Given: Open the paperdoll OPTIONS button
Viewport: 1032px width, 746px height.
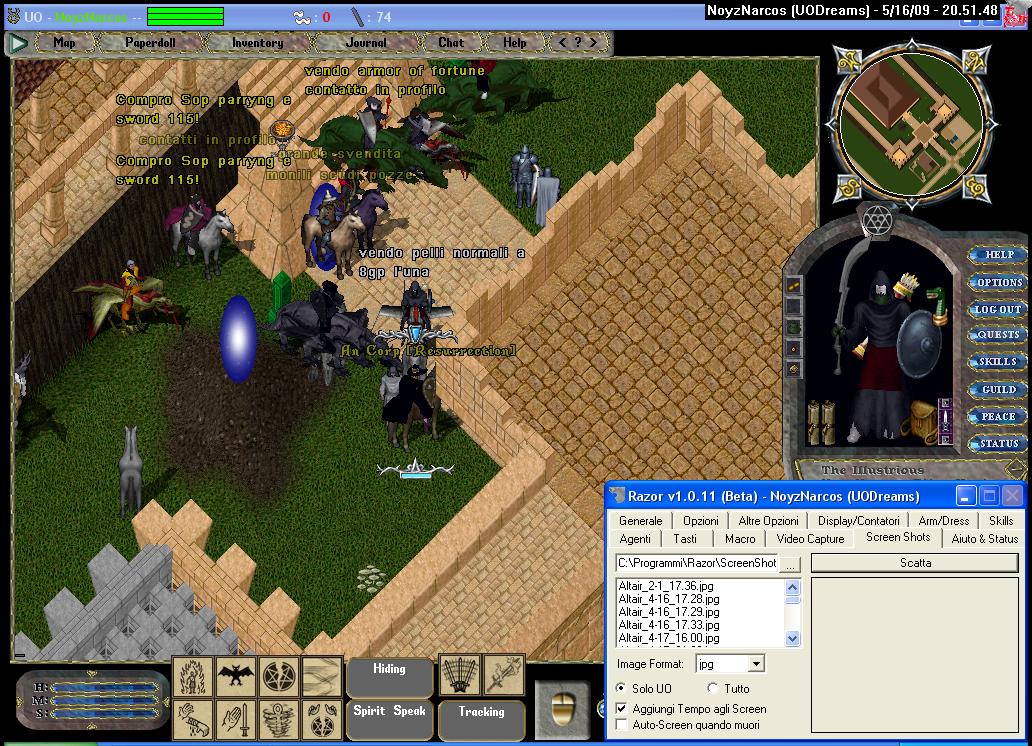Looking at the screenshot, I should tap(999, 282).
